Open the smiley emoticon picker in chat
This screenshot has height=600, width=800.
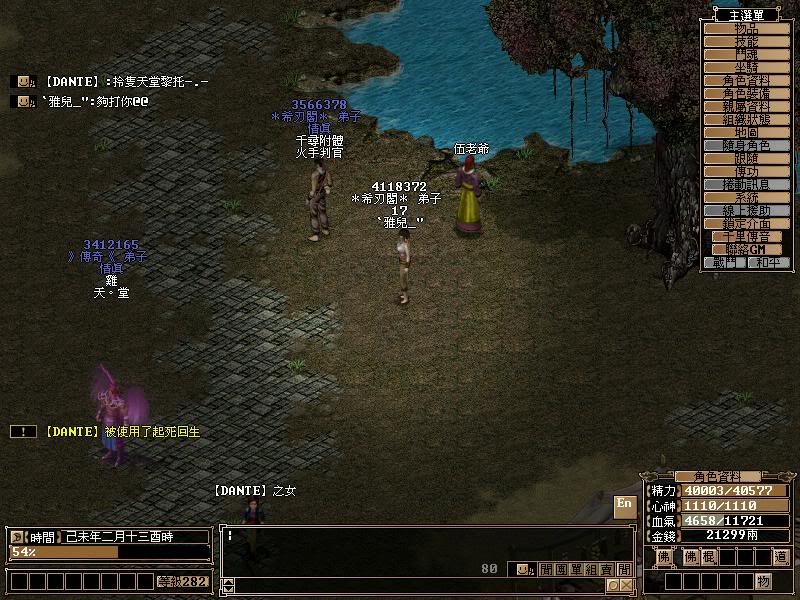[x=522, y=569]
